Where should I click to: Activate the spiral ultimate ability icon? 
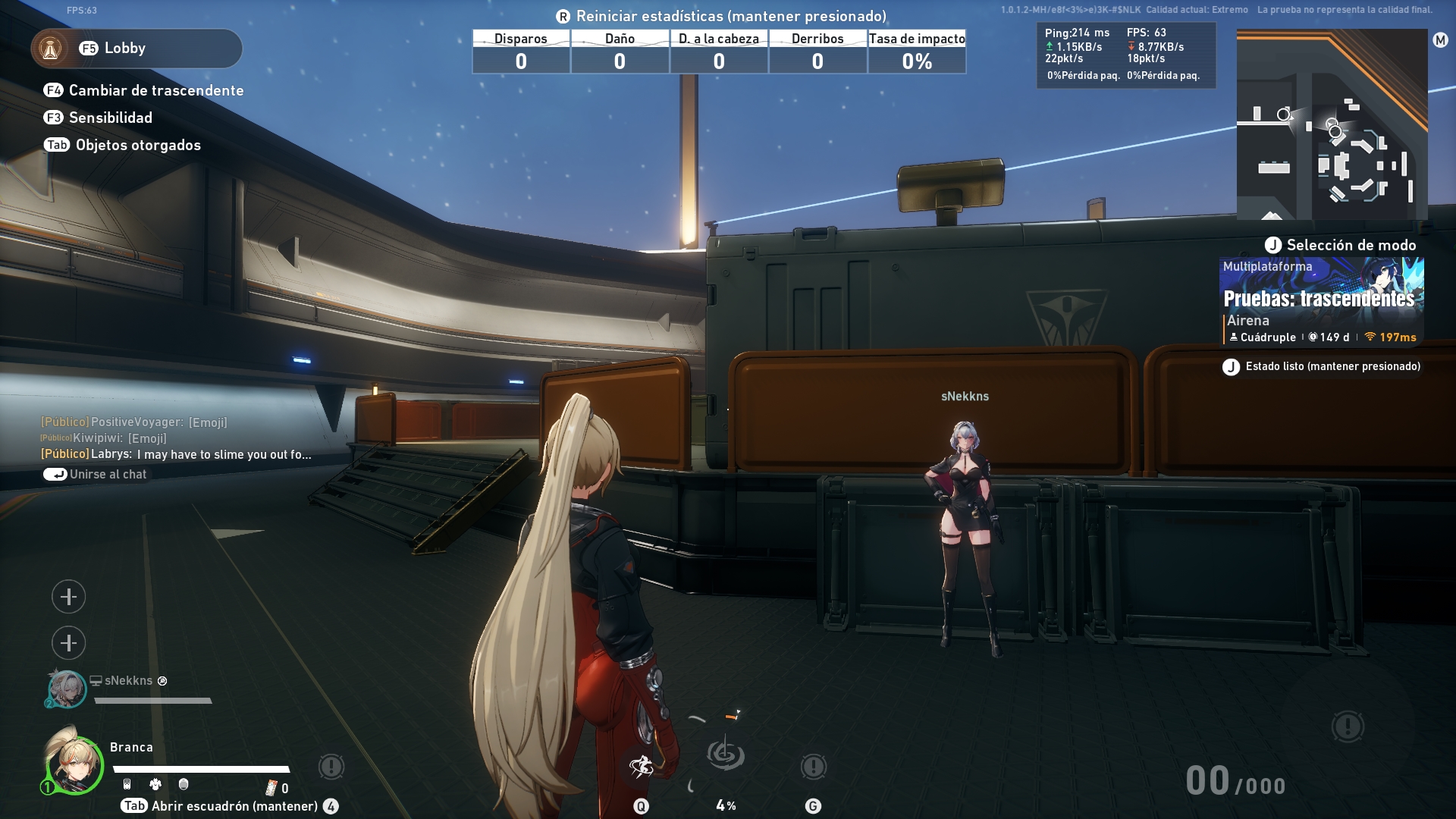(726, 755)
